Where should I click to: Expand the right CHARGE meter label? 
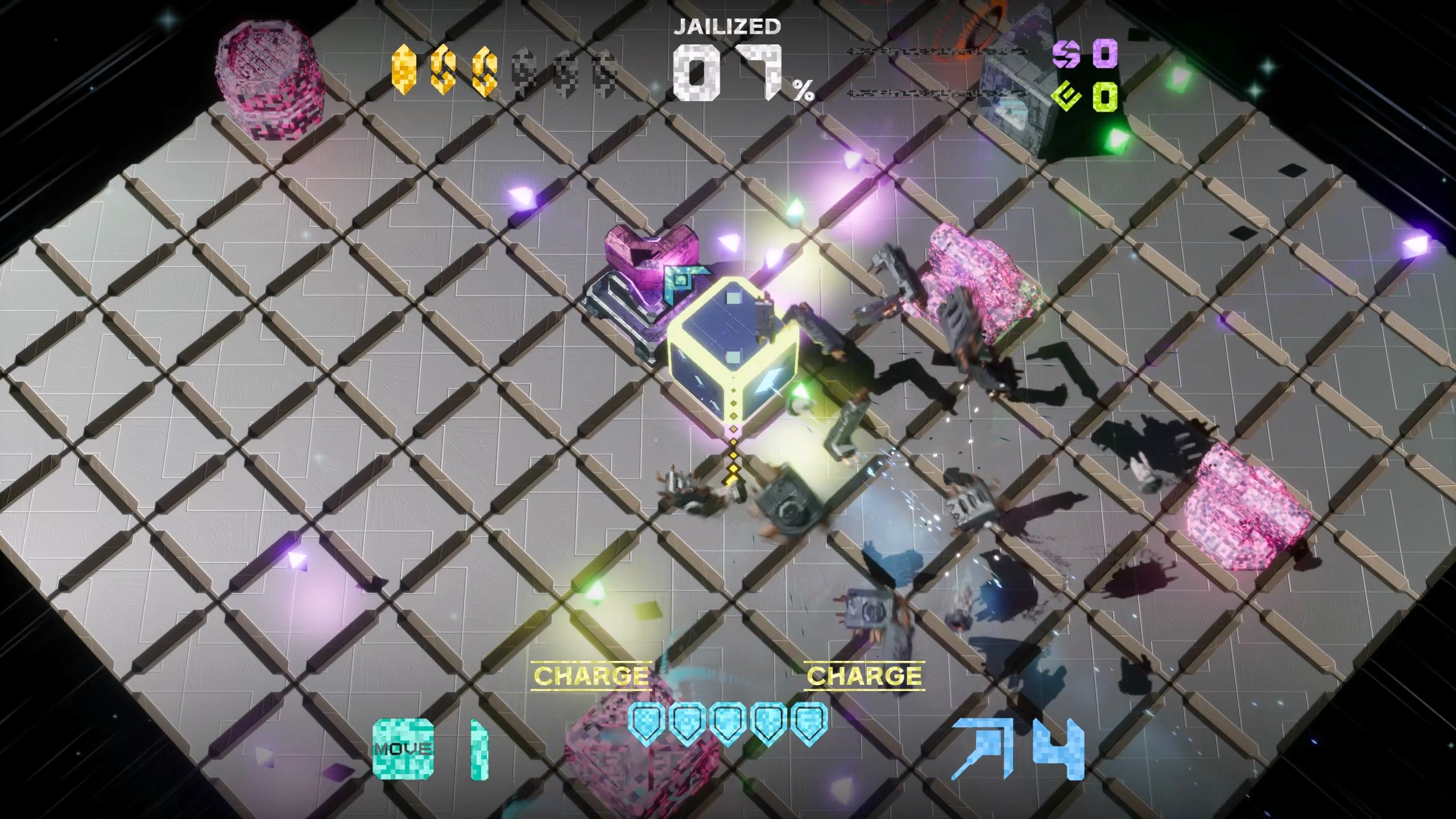tap(863, 676)
